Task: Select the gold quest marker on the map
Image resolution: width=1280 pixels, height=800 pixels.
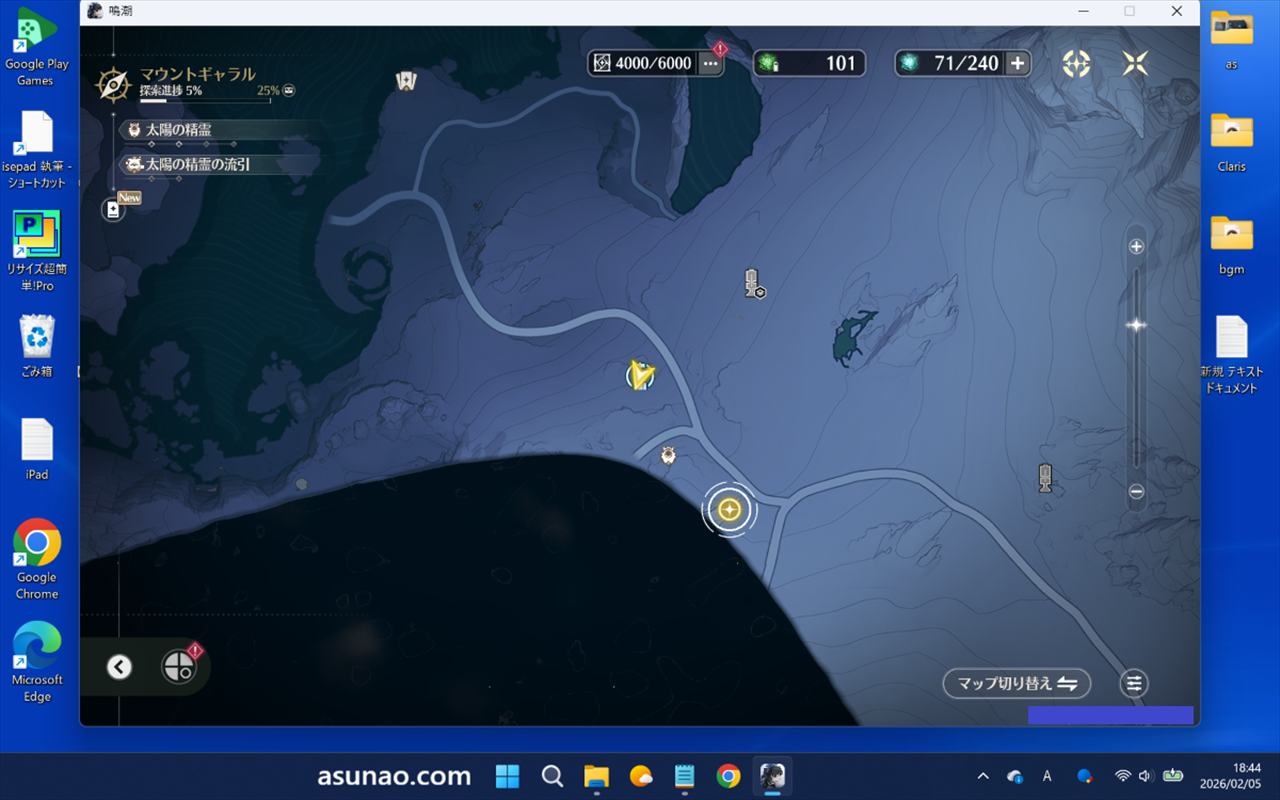Action: click(730, 510)
